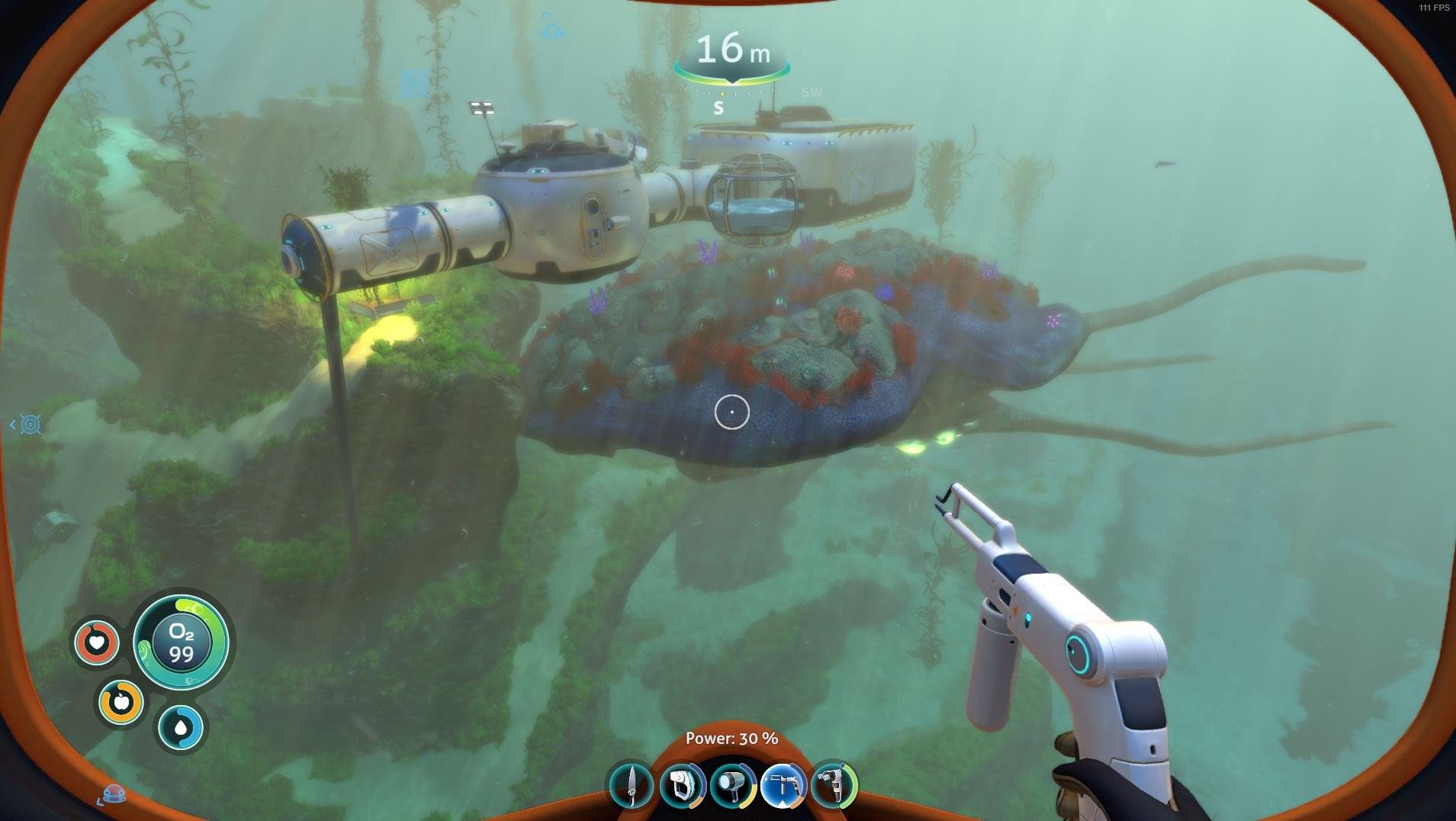Select the square blue beacon ping
The image size is (1456, 821).
(x=414, y=83)
